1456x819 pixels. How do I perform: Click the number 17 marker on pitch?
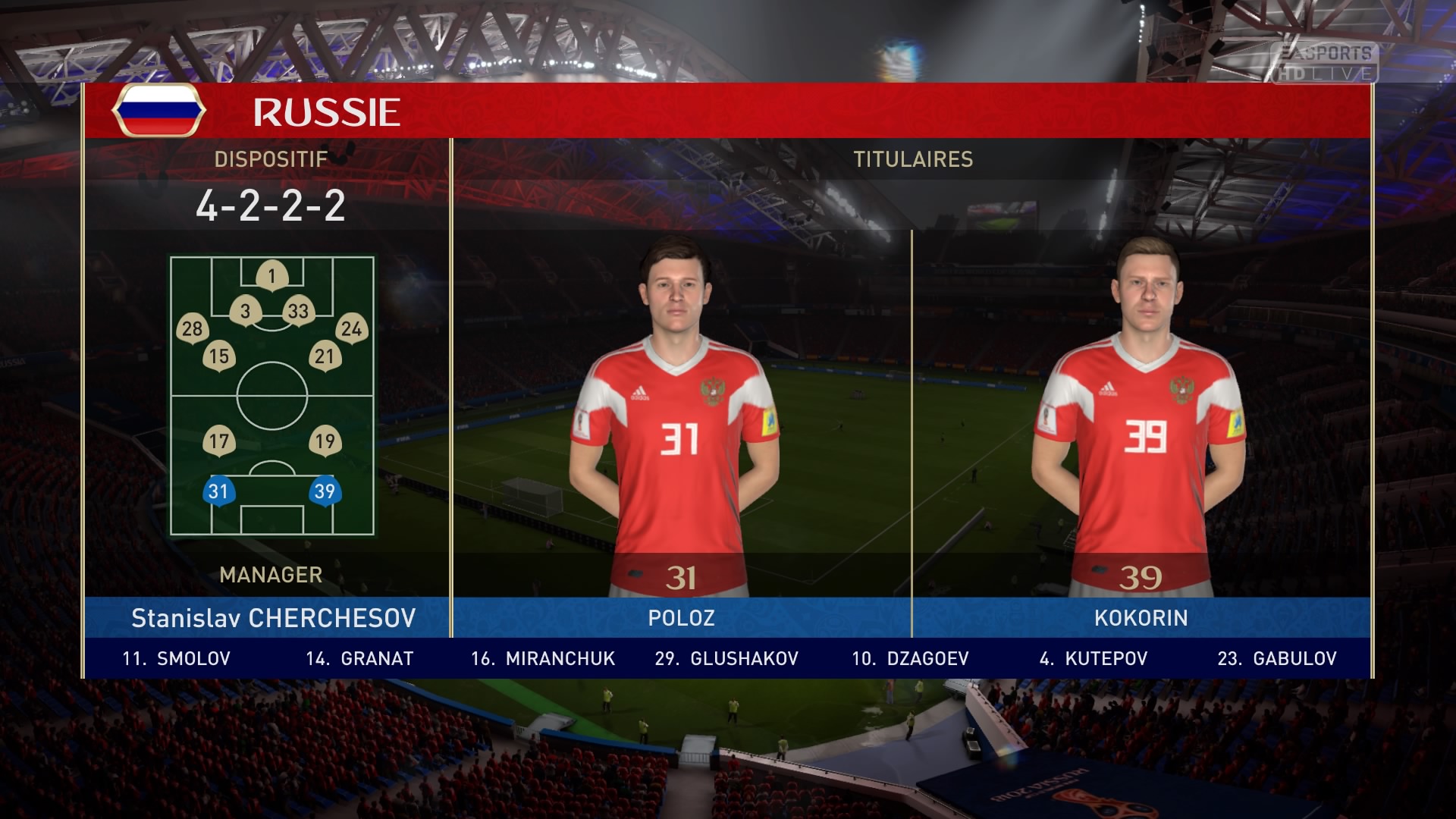click(x=219, y=441)
